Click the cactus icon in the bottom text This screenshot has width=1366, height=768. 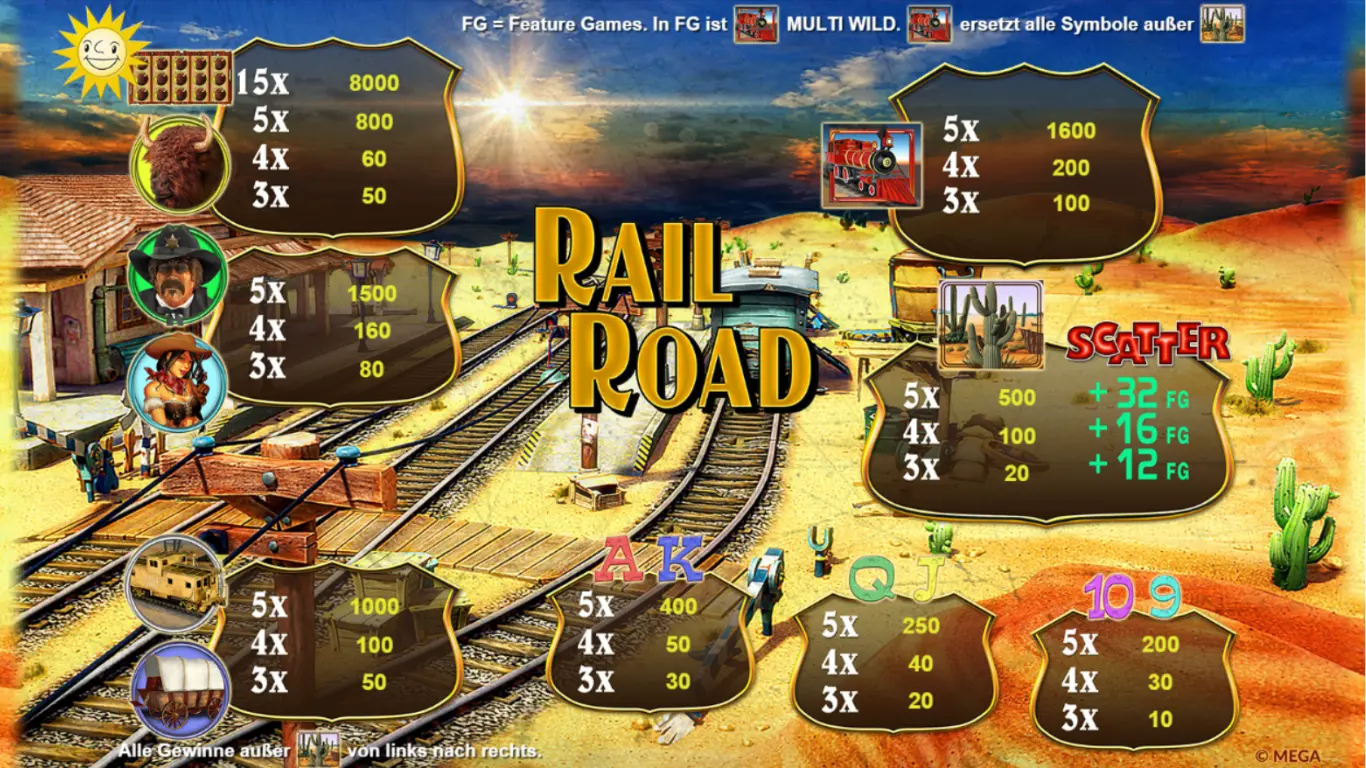point(320,747)
